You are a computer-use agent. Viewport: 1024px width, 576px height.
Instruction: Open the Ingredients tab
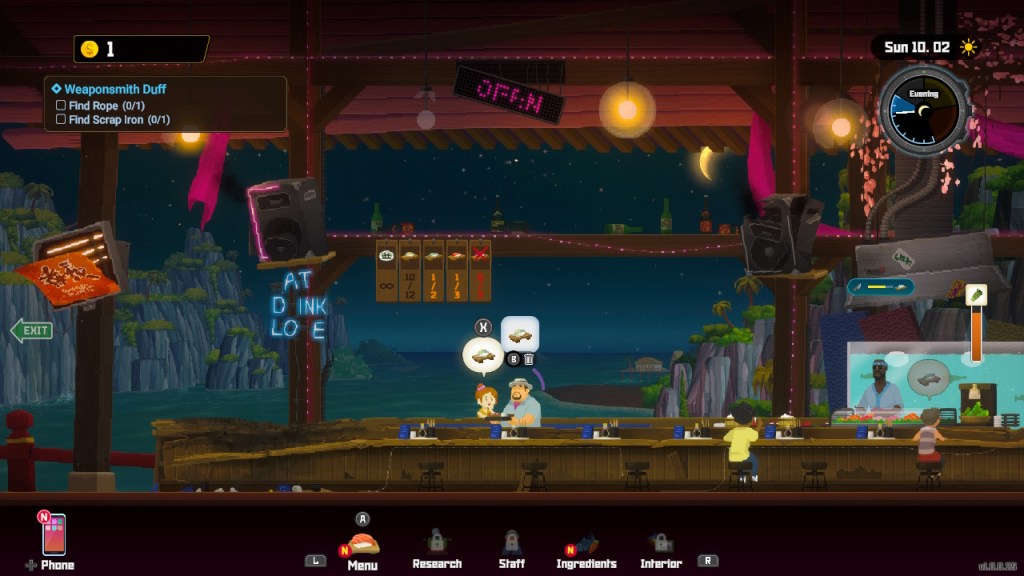[586, 546]
